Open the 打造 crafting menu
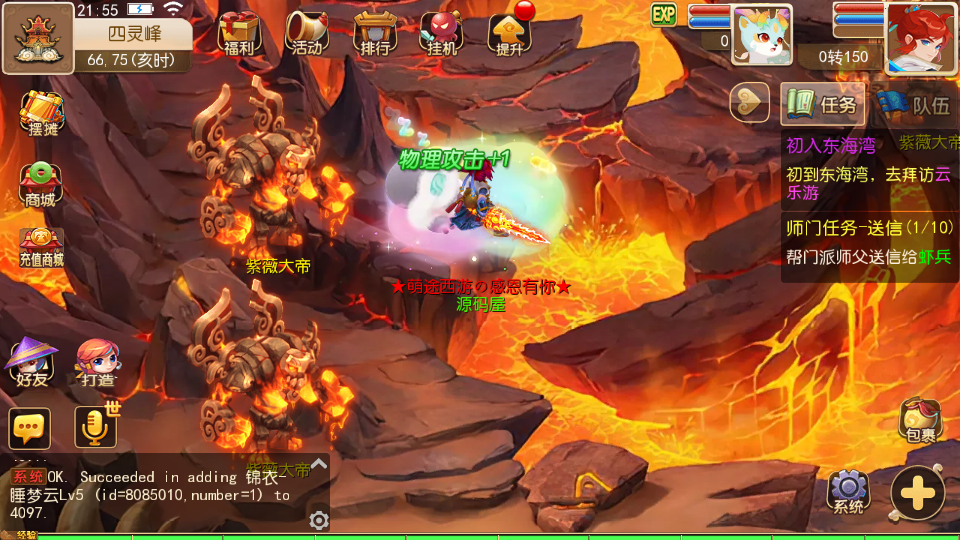Image resolution: width=960 pixels, height=540 pixels. (97, 362)
